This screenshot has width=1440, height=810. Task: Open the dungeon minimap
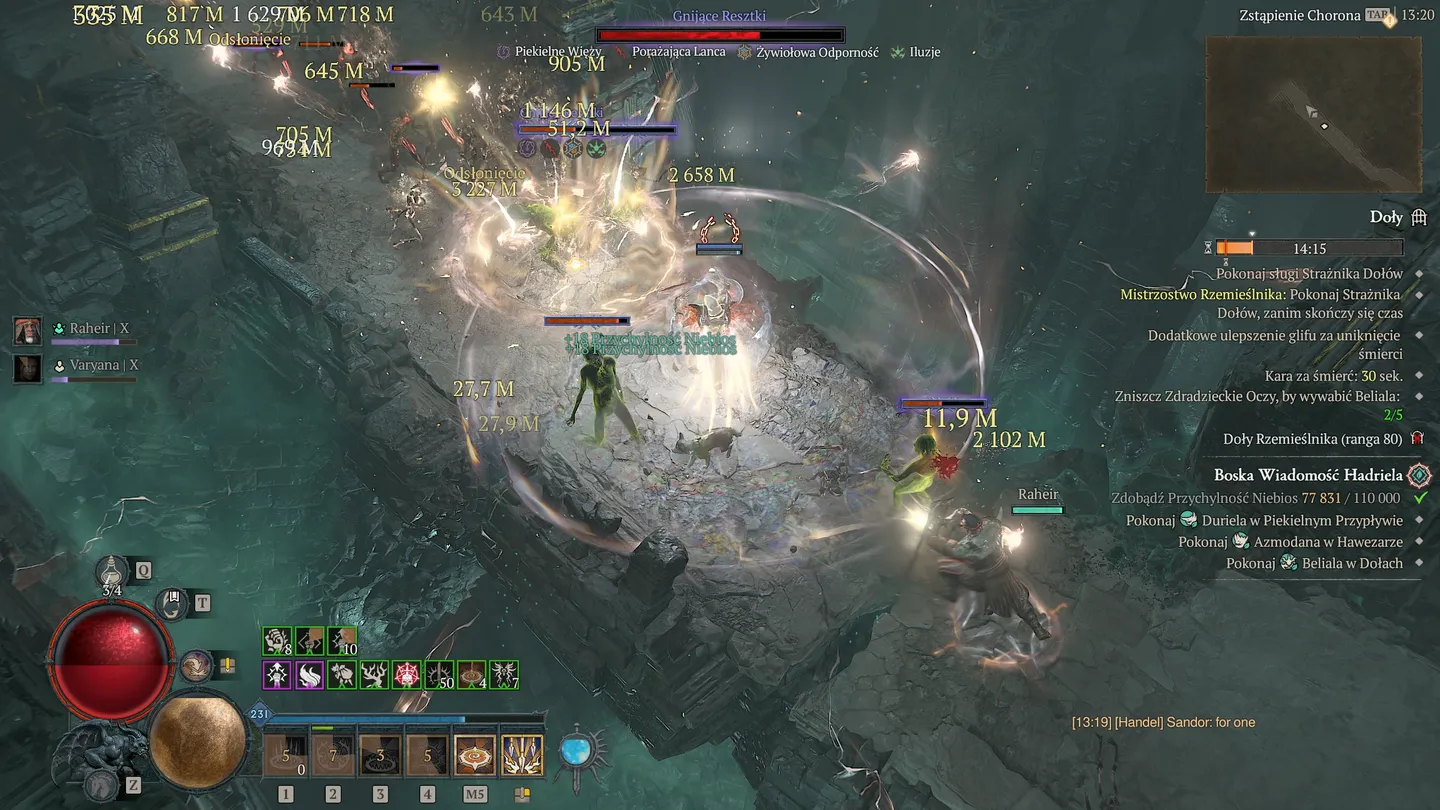[1313, 114]
